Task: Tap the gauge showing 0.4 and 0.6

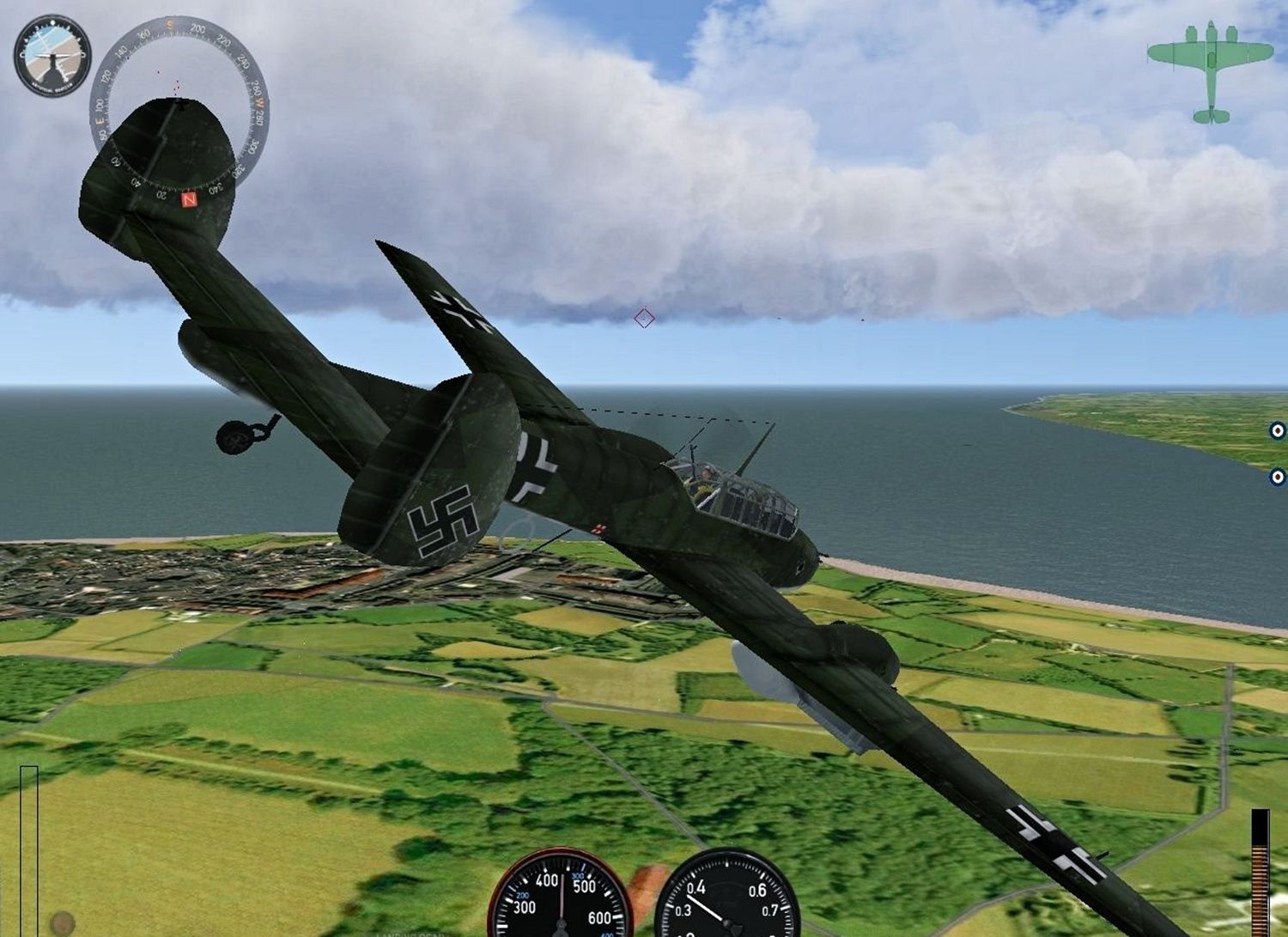Action: pos(727,896)
